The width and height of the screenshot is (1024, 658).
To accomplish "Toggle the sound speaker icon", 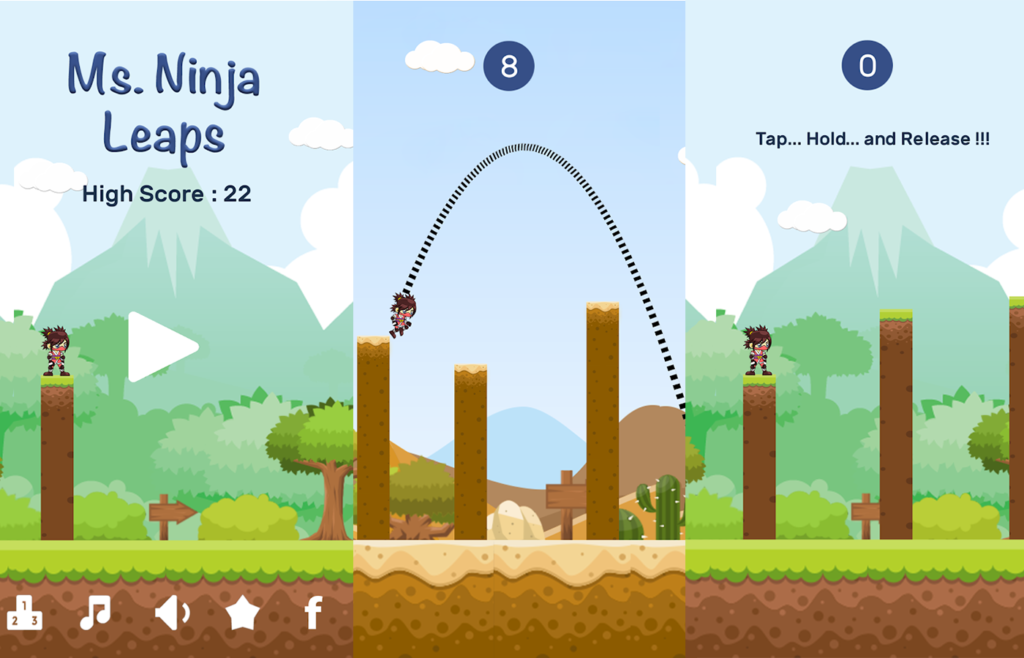I will pos(171,612).
